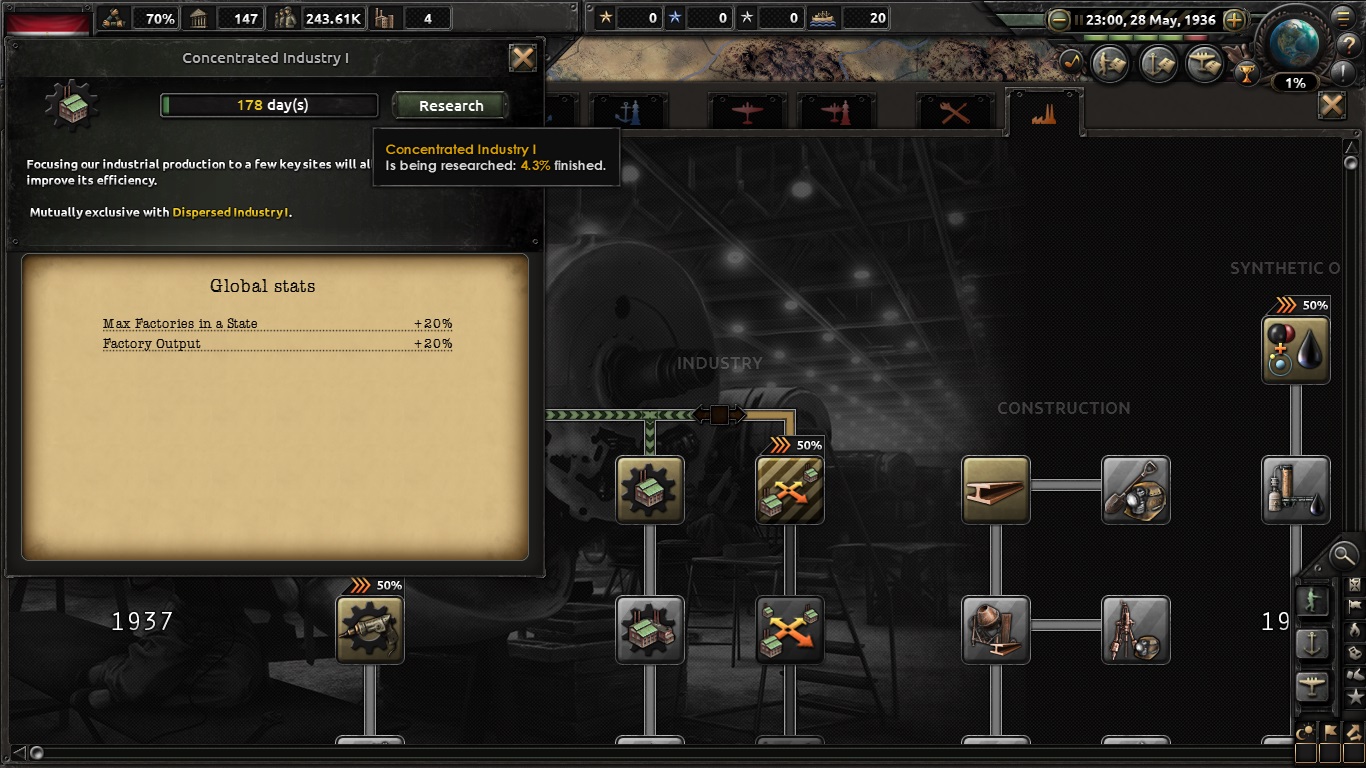
Task: Switch to the Industry research tab
Action: [x=1044, y=112]
